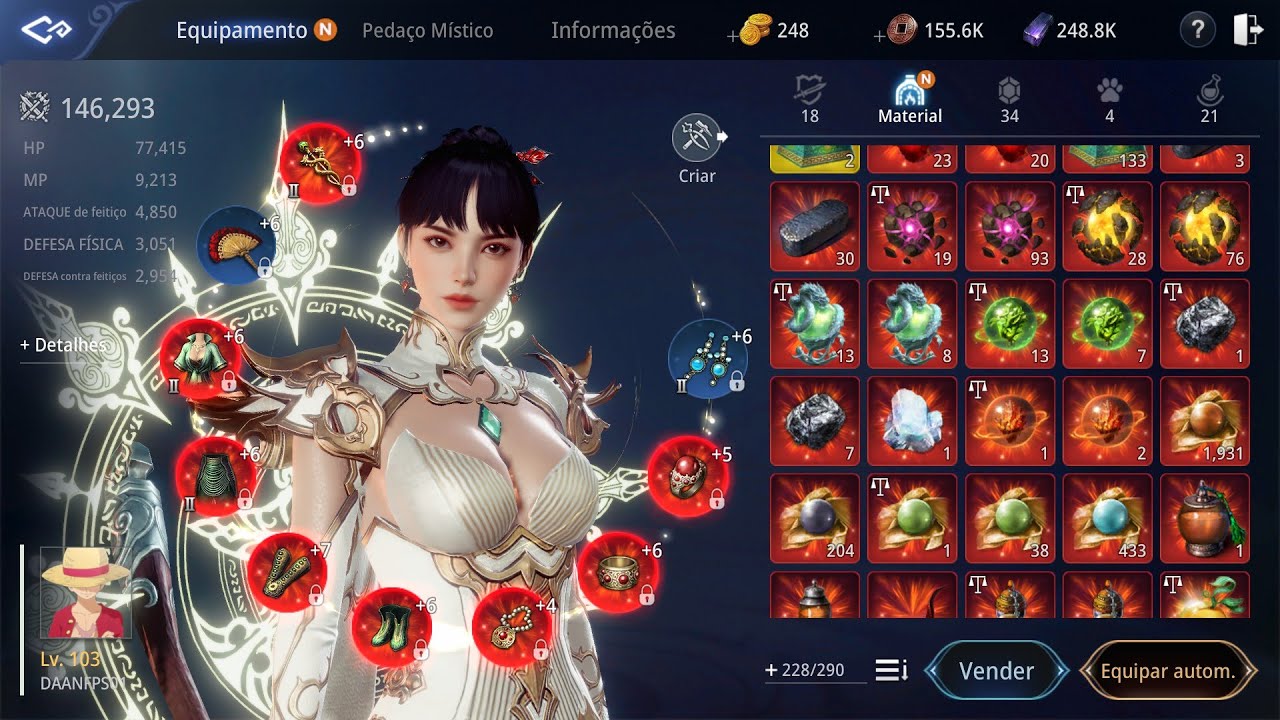Expand the + Detalhes stats section
Image resolution: width=1280 pixels, height=720 pixels.
(63, 345)
